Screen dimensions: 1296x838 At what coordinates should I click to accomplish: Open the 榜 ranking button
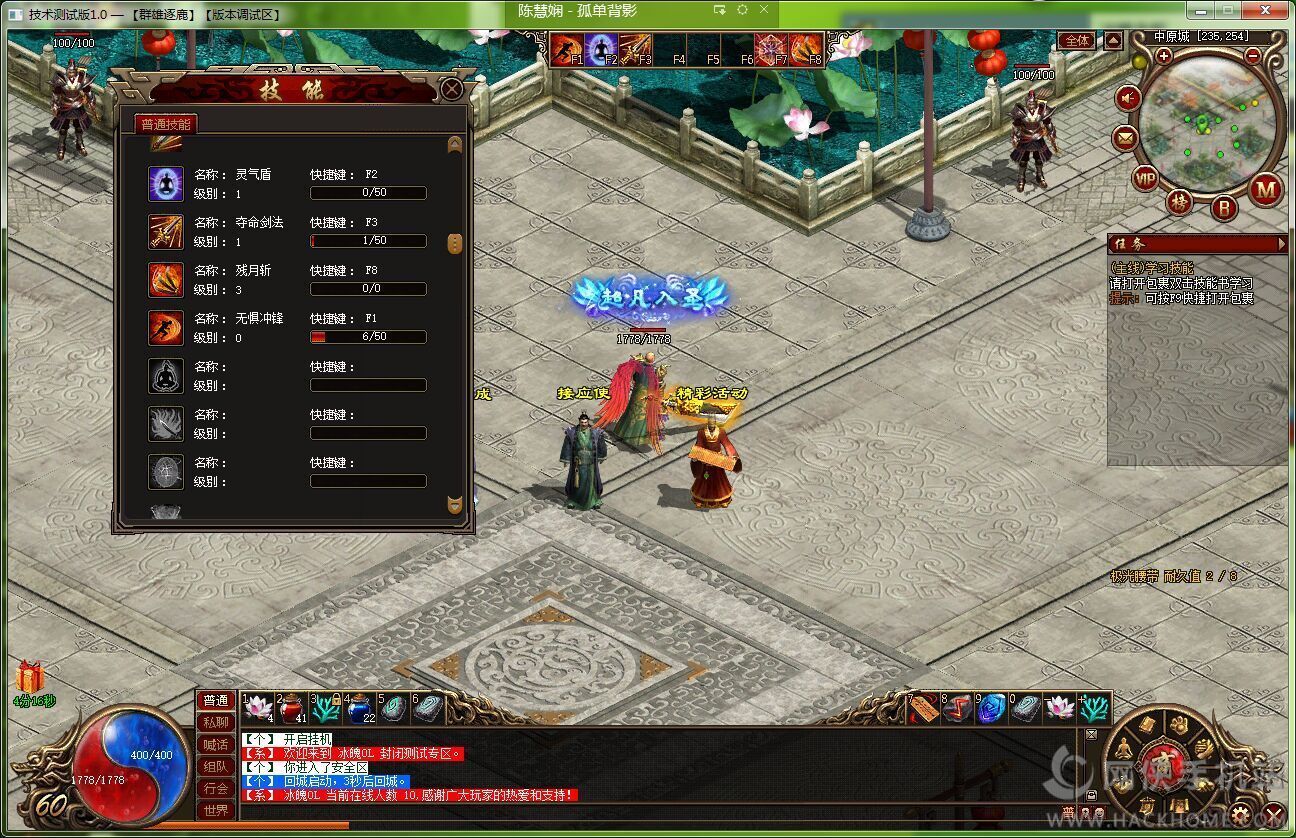pyautogui.click(x=1181, y=202)
